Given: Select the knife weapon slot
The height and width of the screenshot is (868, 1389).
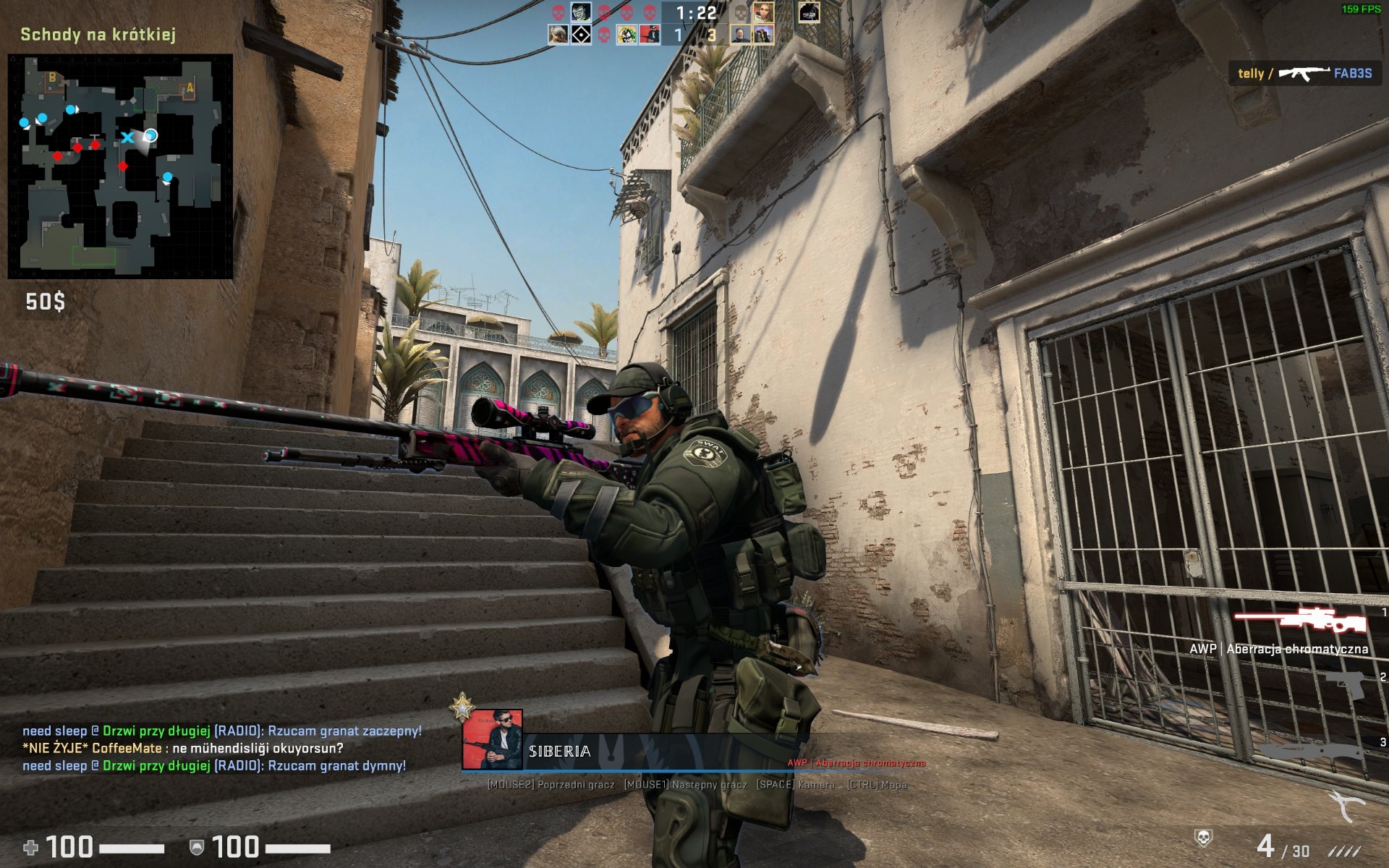Looking at the screenshot, I should [1311, 752].
